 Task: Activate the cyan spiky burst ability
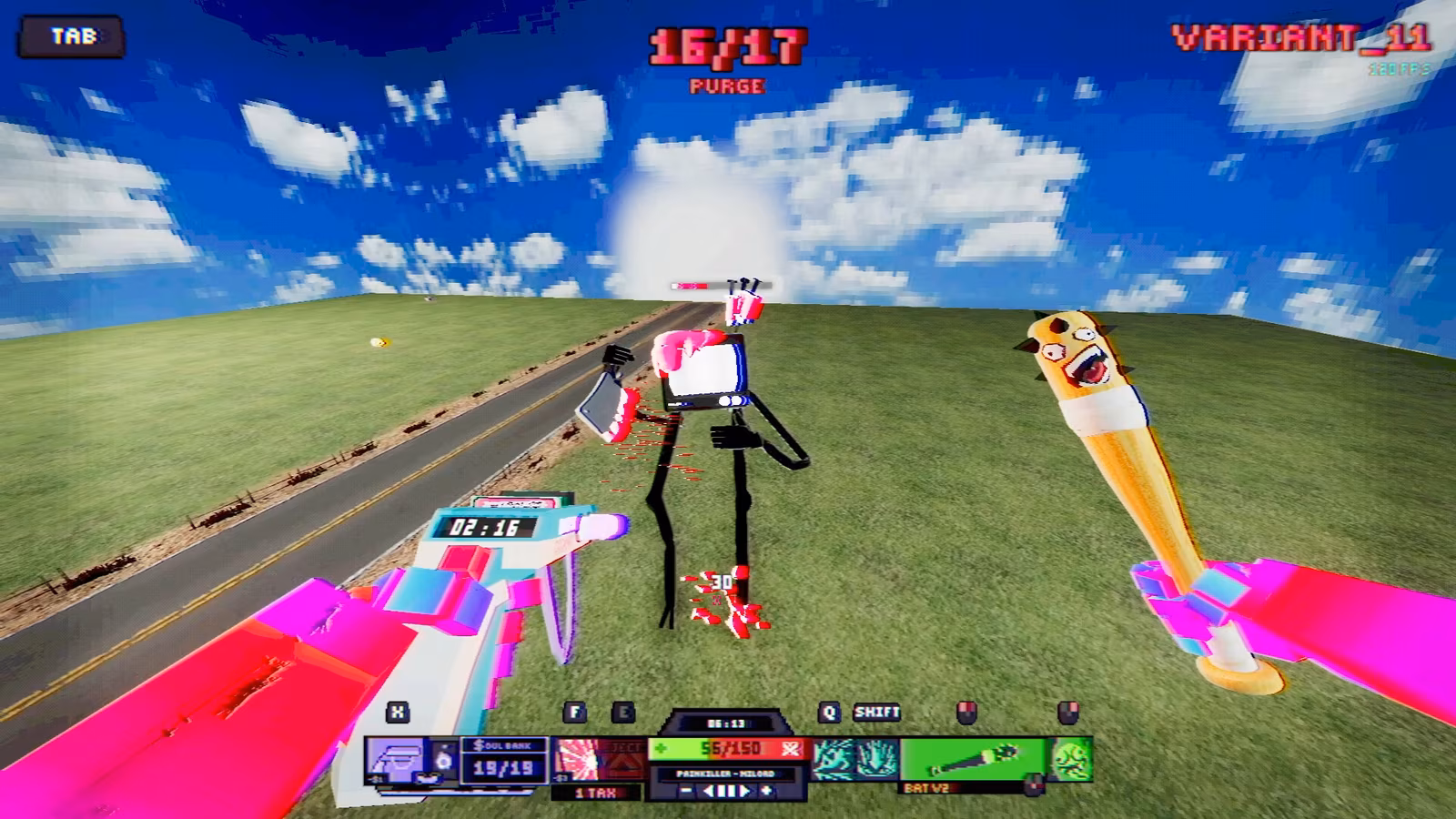click(x=877, y=759)
